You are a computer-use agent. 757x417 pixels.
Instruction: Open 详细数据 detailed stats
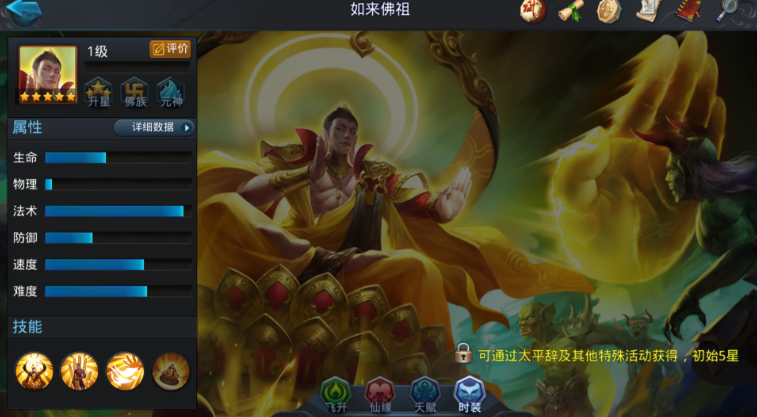(x=153, y=127)
